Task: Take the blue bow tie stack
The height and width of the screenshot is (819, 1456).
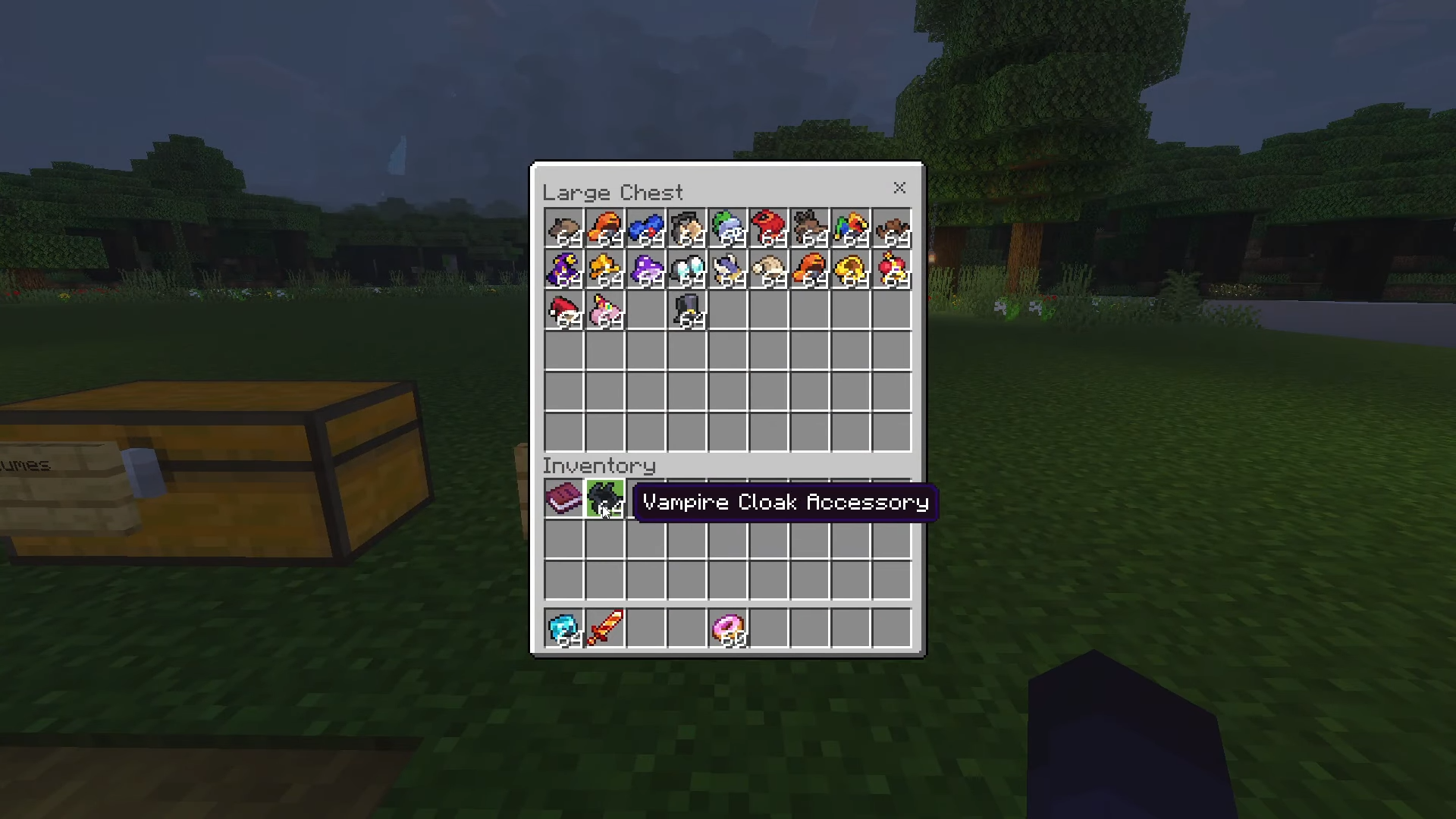Action: coord(645,228)
